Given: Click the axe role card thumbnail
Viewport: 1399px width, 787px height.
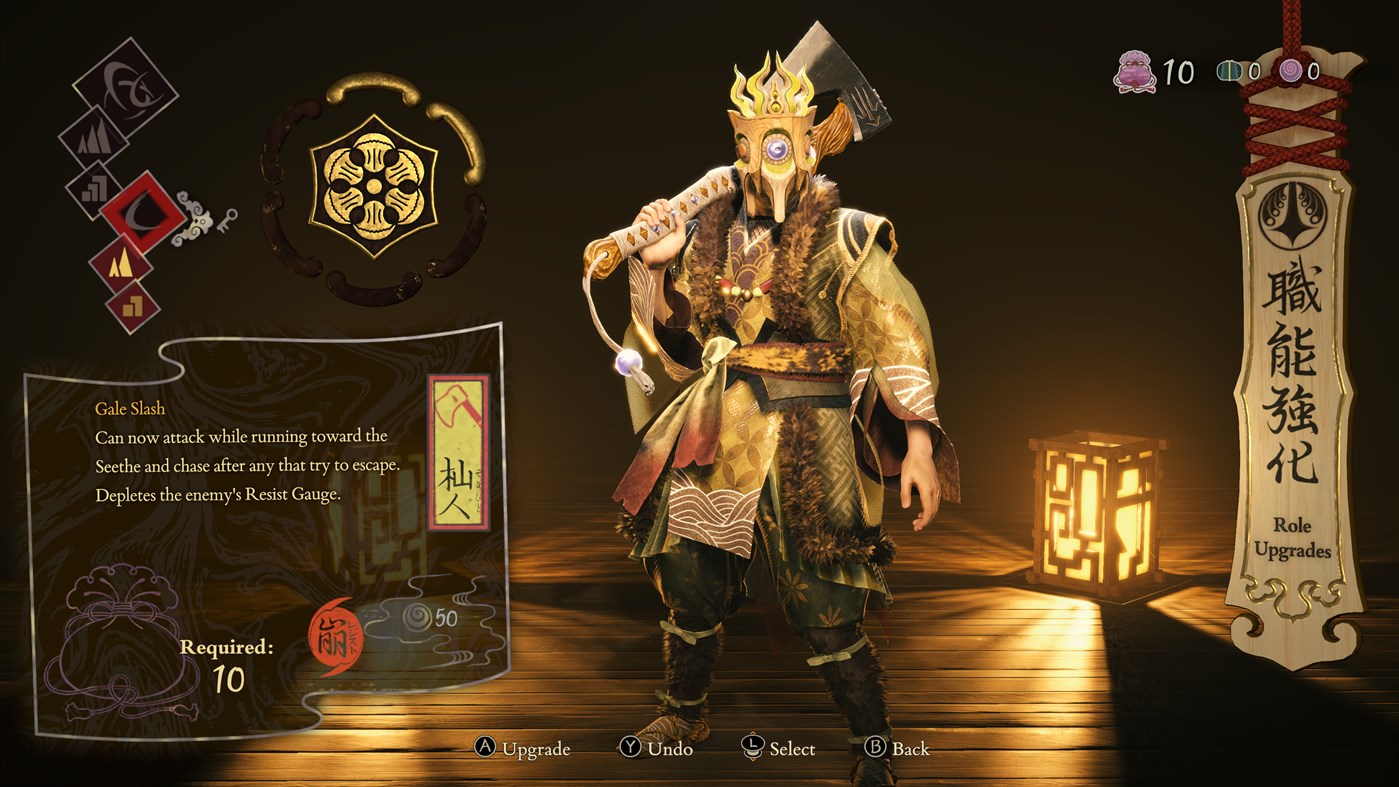Looking at the screenshot, I should [x=458, y=448].
